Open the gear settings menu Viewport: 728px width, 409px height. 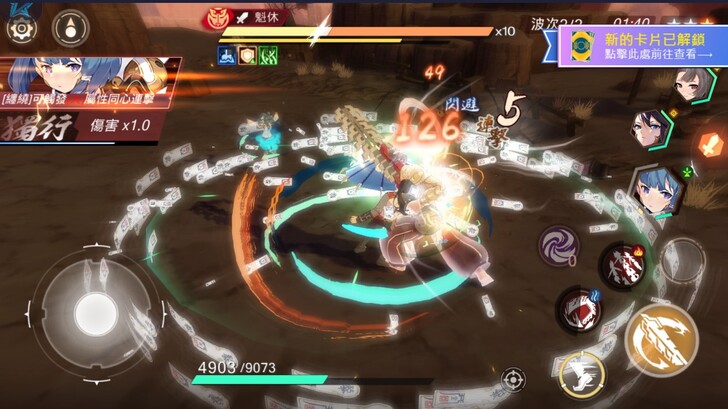[20, 28]
